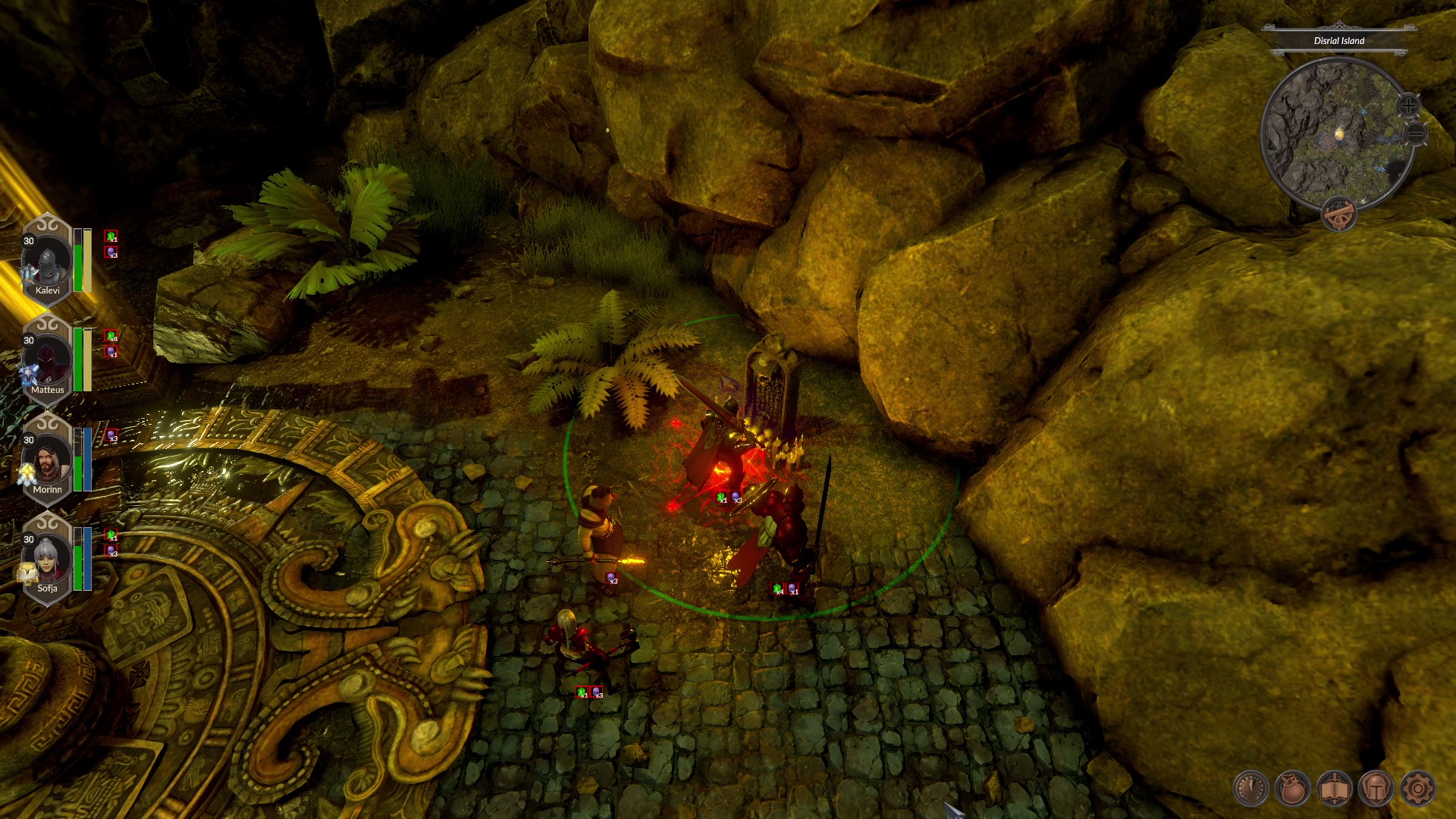Click the player marker on the minimap
Image resolution: width=1456 pixels, height=819 pixels.
click(x=1339, y=134)
